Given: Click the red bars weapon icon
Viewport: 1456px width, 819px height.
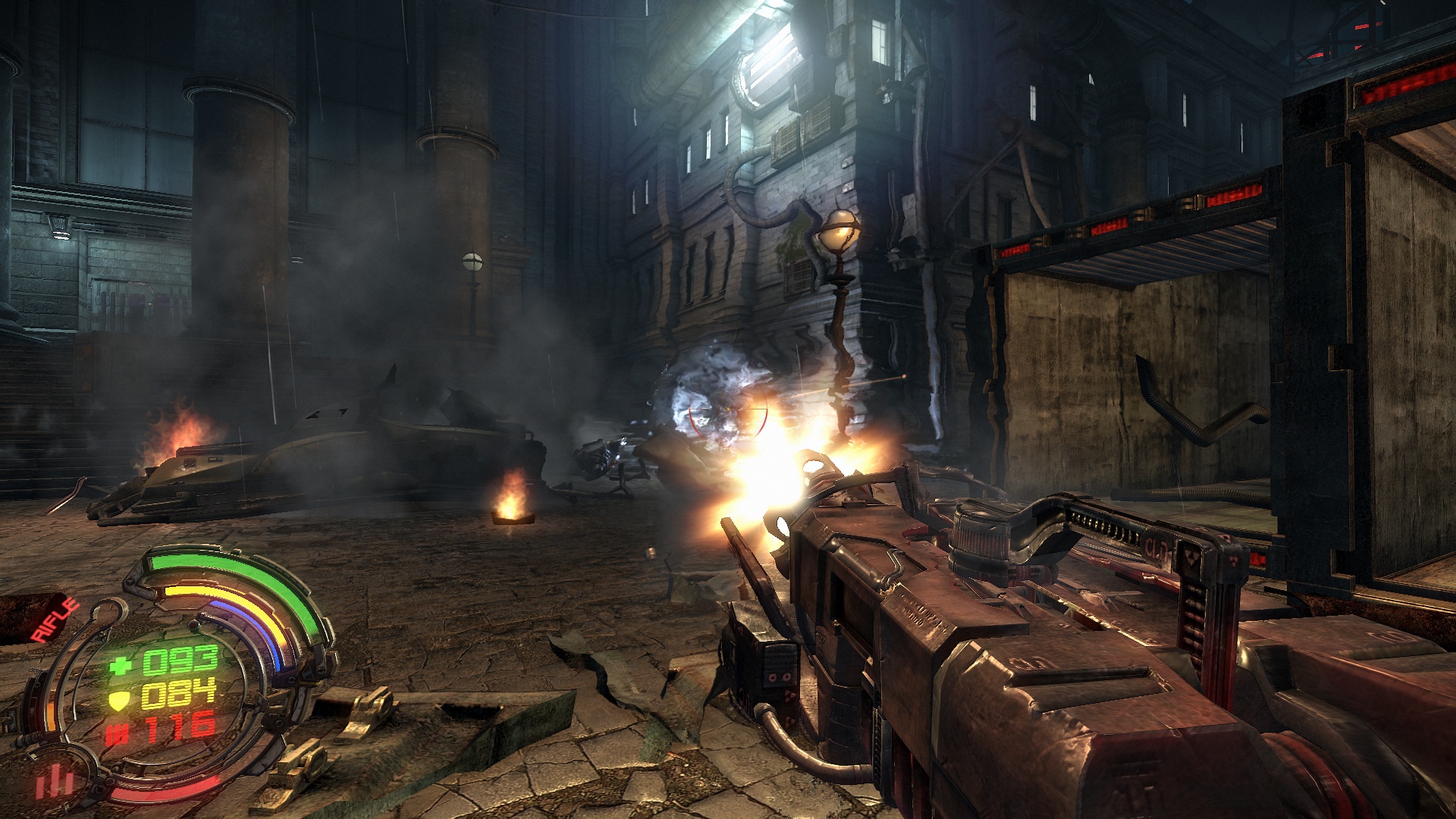Looking at the screenshot, I should [x=55, y=781].
